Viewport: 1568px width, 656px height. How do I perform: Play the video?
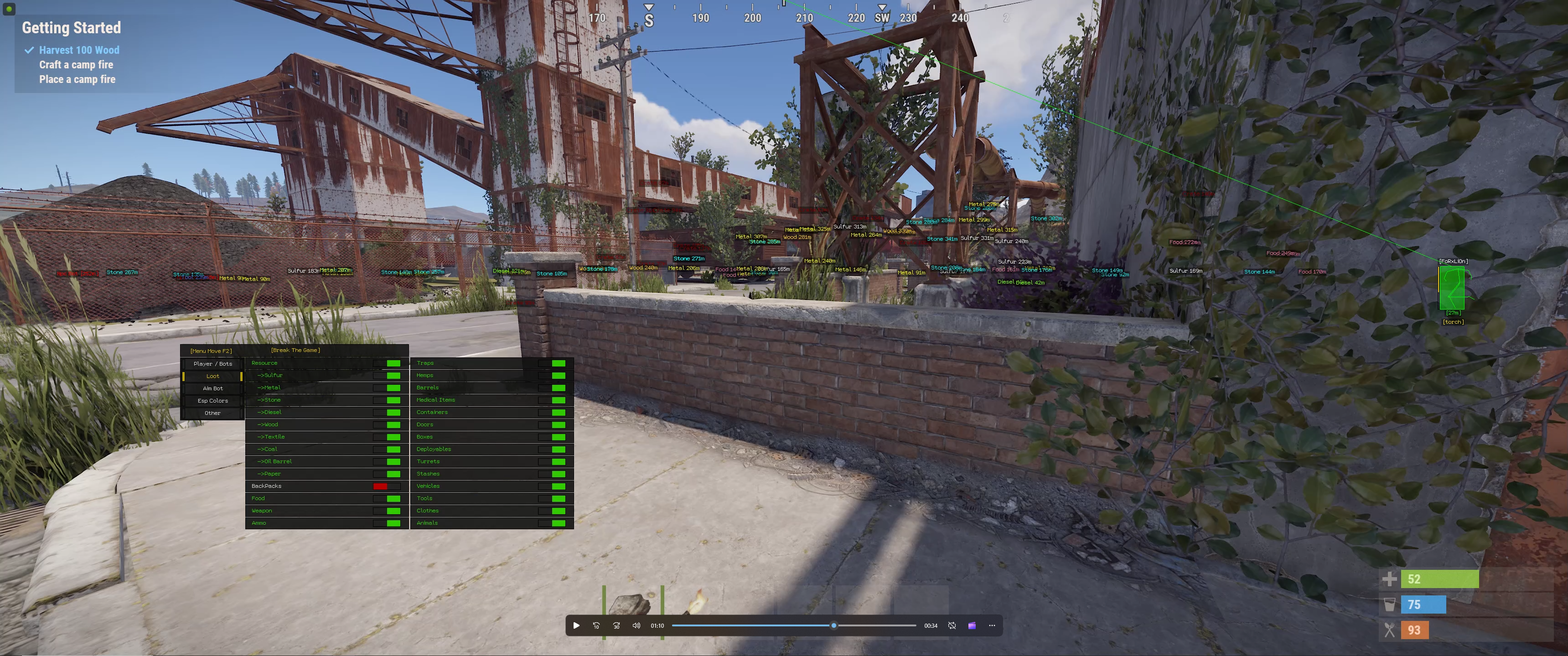tap(576, 625)
